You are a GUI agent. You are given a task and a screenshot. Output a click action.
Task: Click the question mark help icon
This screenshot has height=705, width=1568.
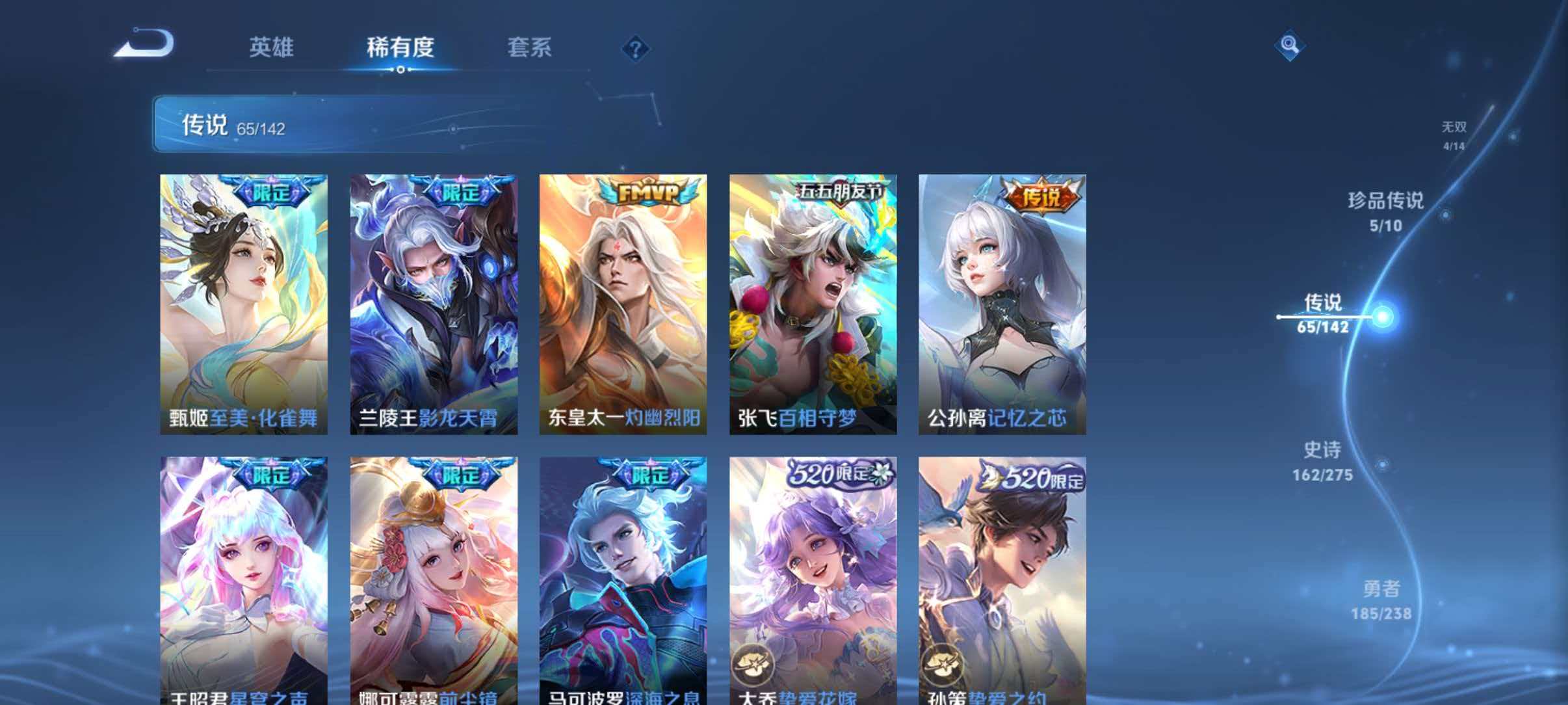coord(636,49)
